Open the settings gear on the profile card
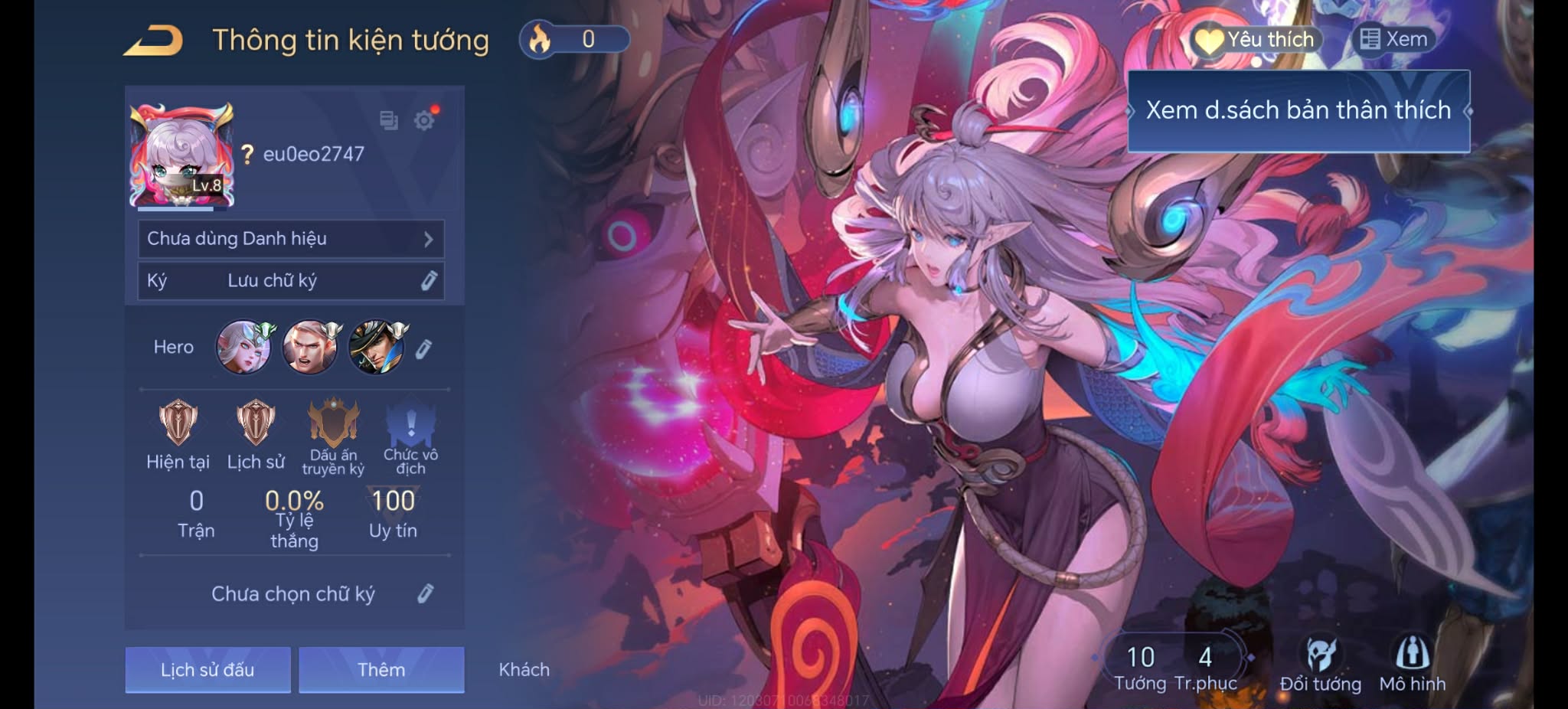The height and width of the screenshot is (709, 1568). [x=426, y=119]
